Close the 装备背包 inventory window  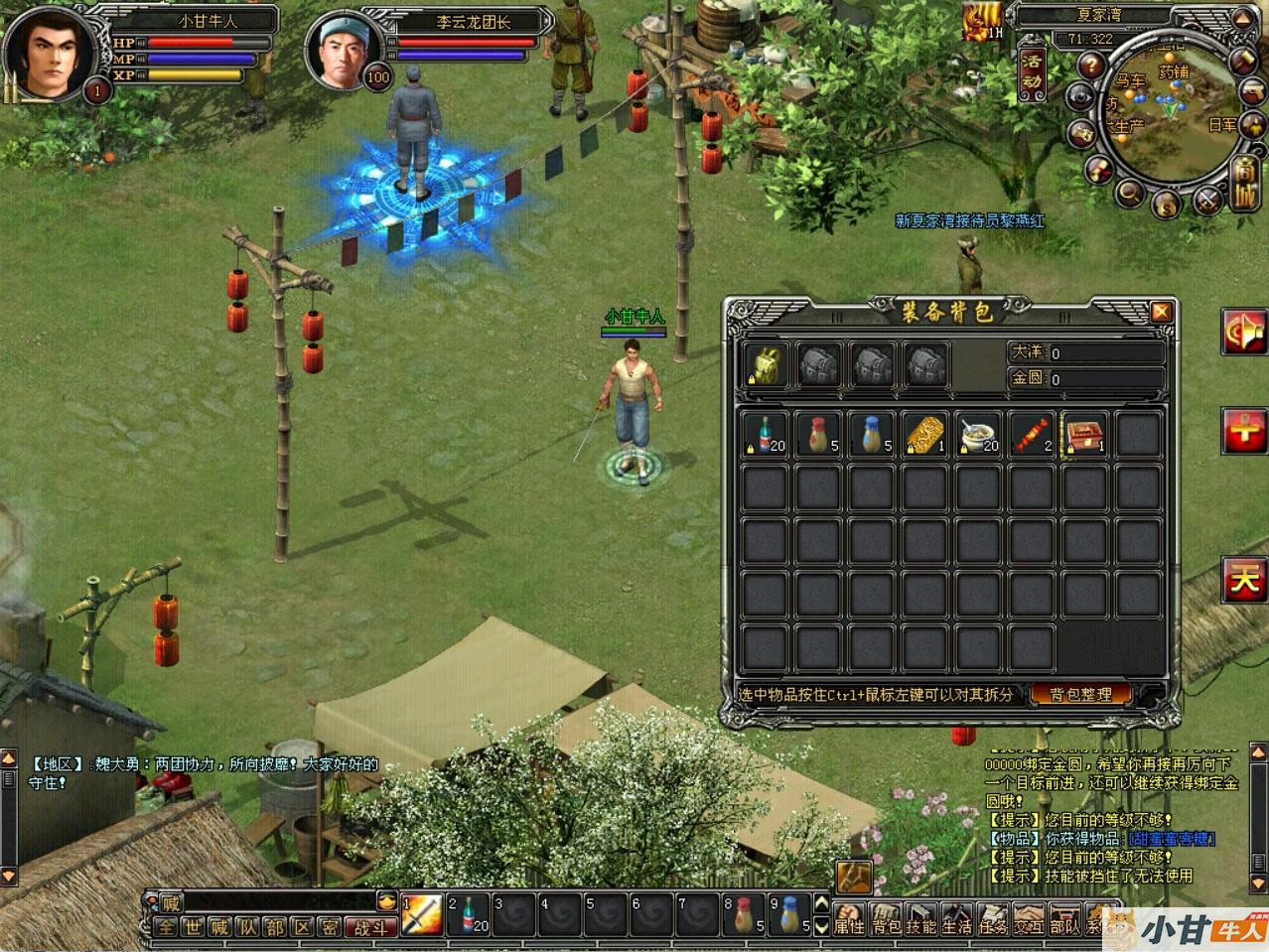click(x=1160, y=313)
